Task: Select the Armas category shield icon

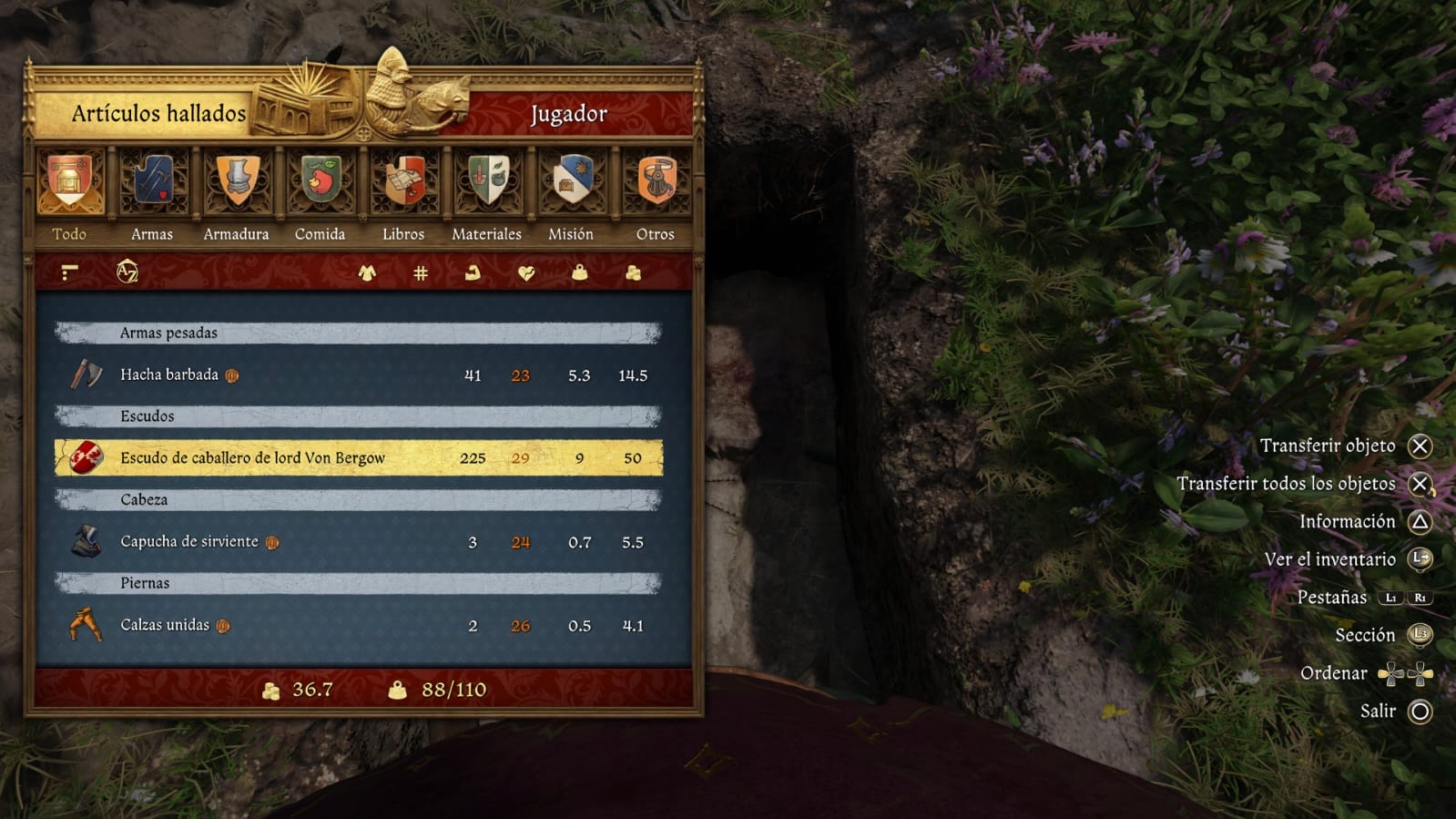Action: pos(151,182)
